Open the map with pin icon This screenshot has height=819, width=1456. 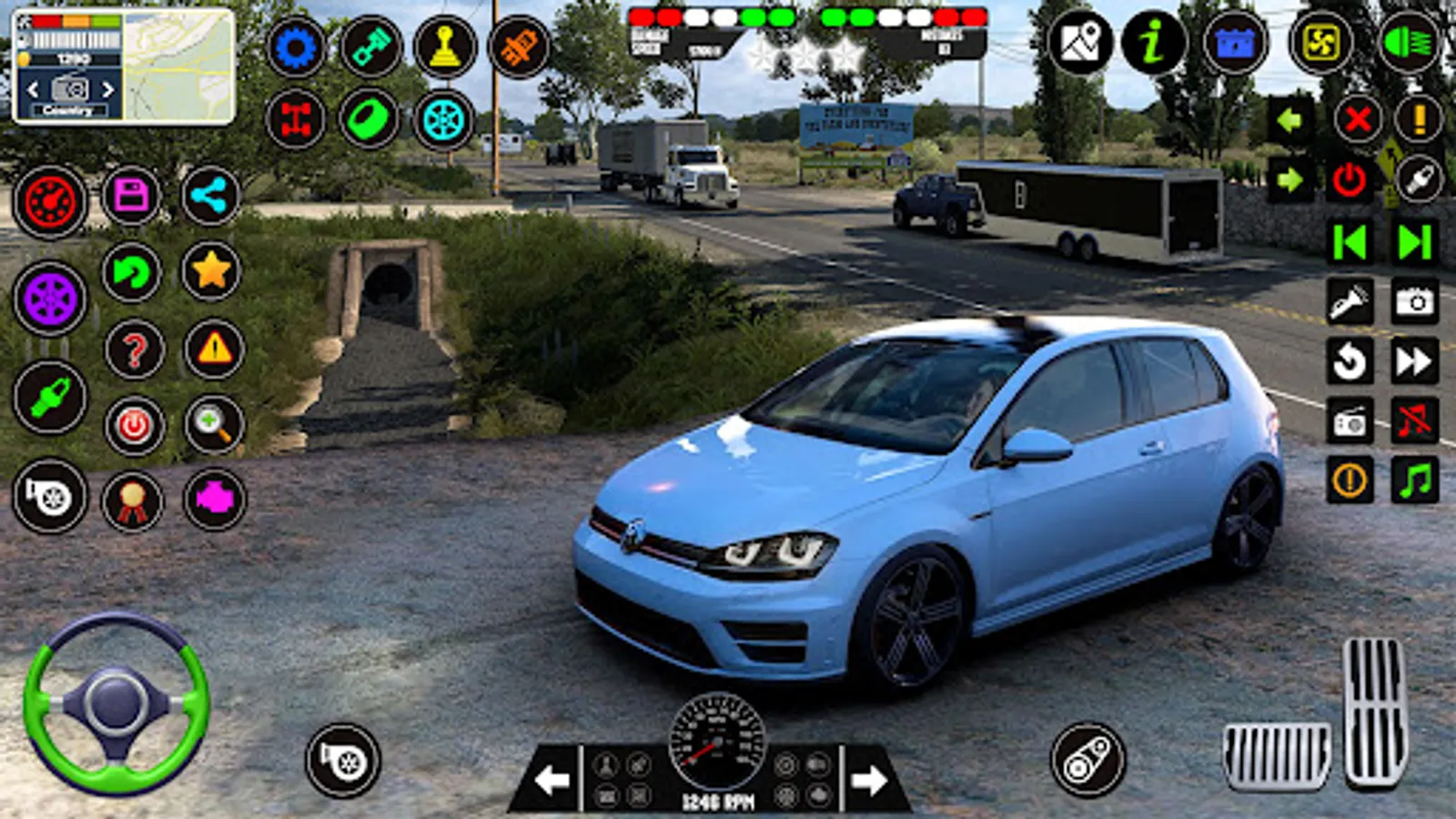click(x=1079, y=42)
